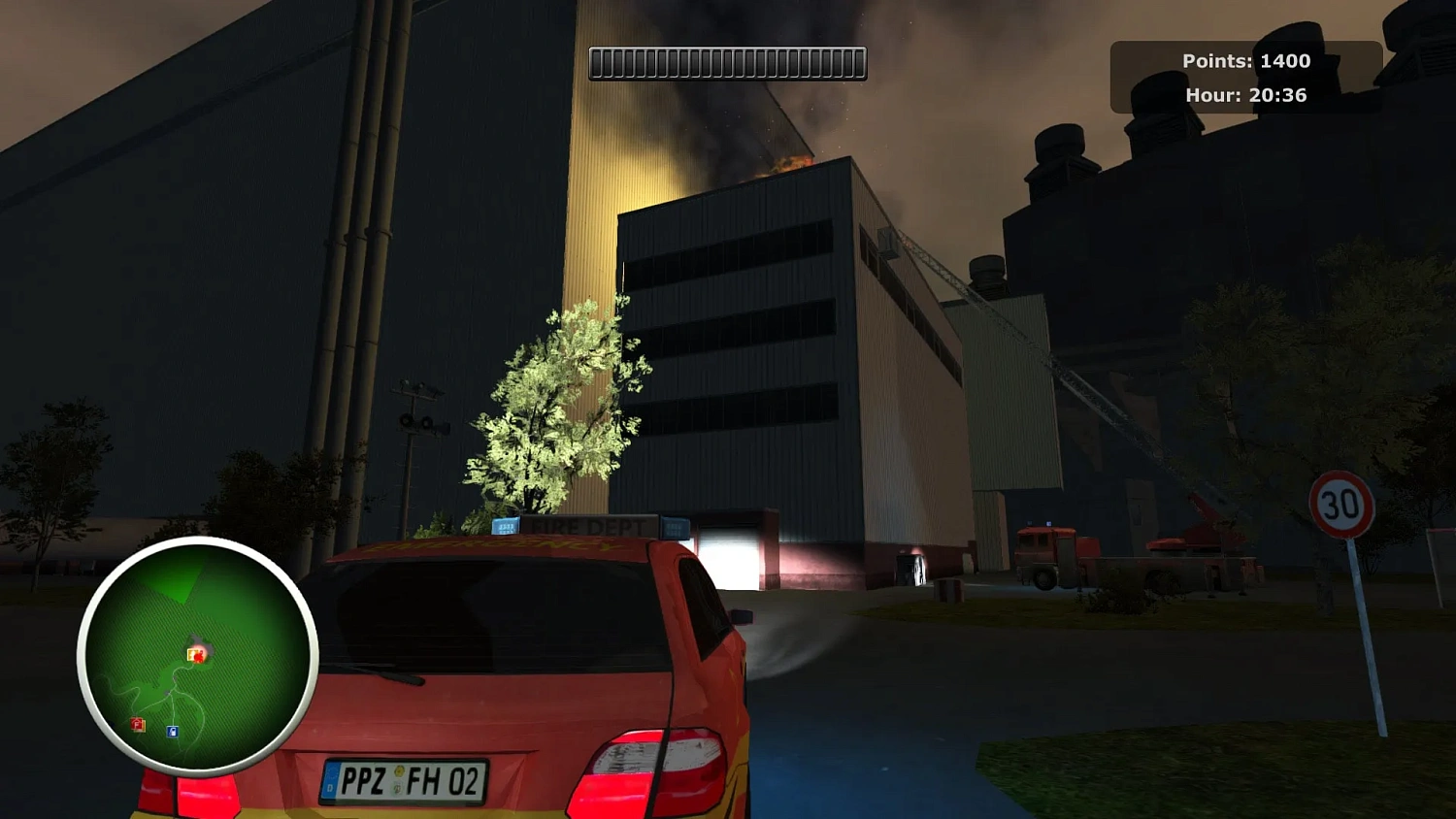Click the fire station F icon on minimap
This screenshot has width=1456, height=819.
coord(136,724)
